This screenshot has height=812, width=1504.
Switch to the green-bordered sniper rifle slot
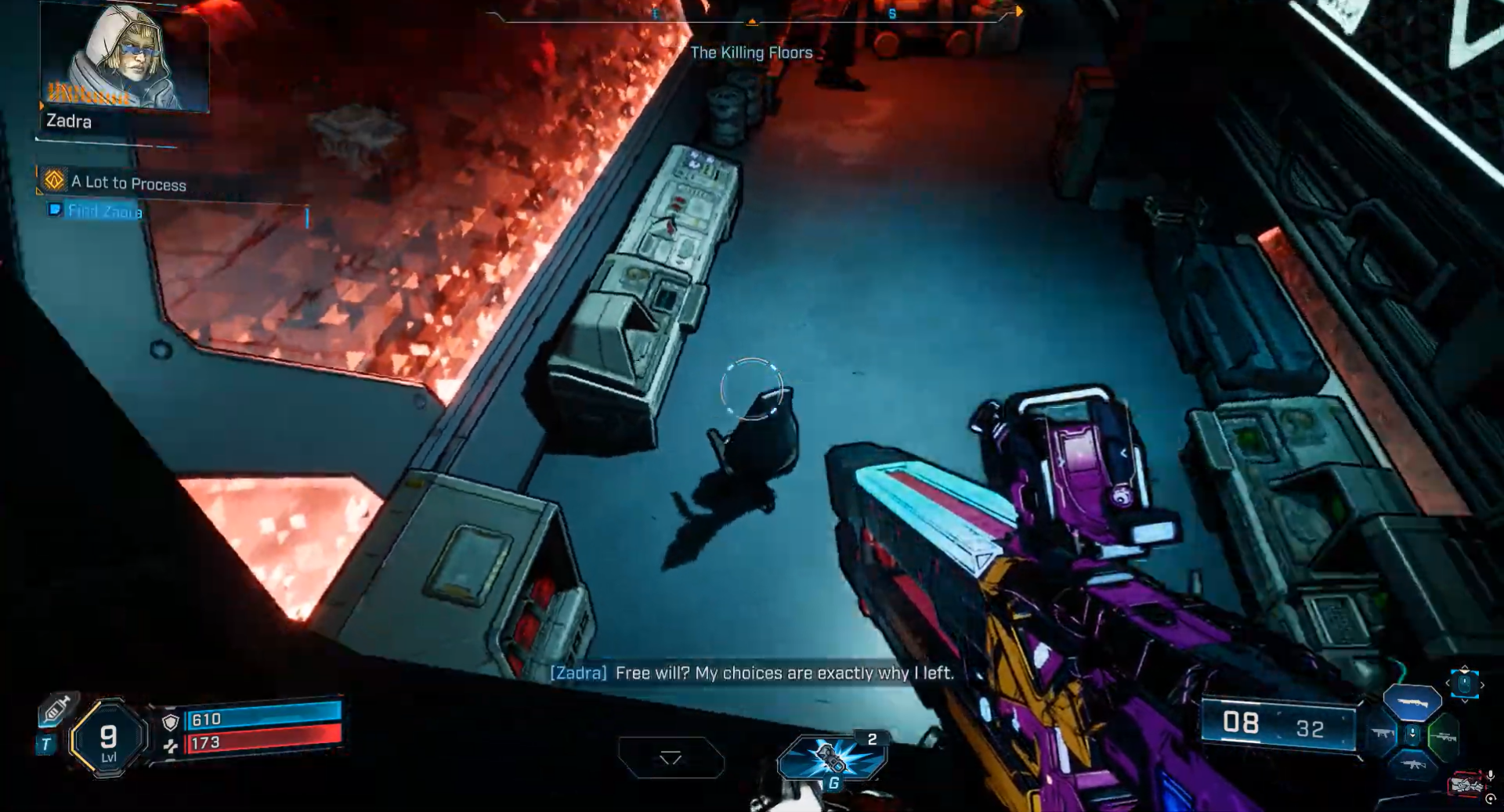1444,737
